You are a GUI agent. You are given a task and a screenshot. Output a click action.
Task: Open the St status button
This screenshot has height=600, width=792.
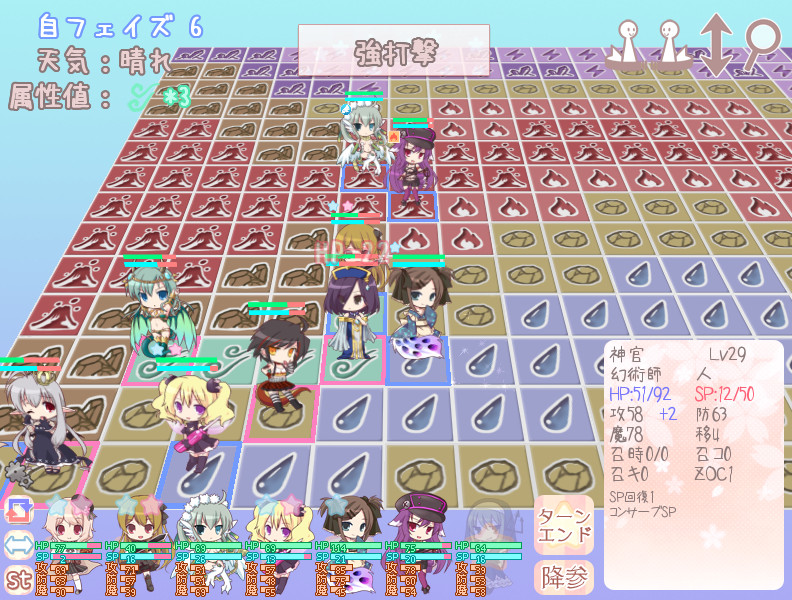tap(18, 578)
